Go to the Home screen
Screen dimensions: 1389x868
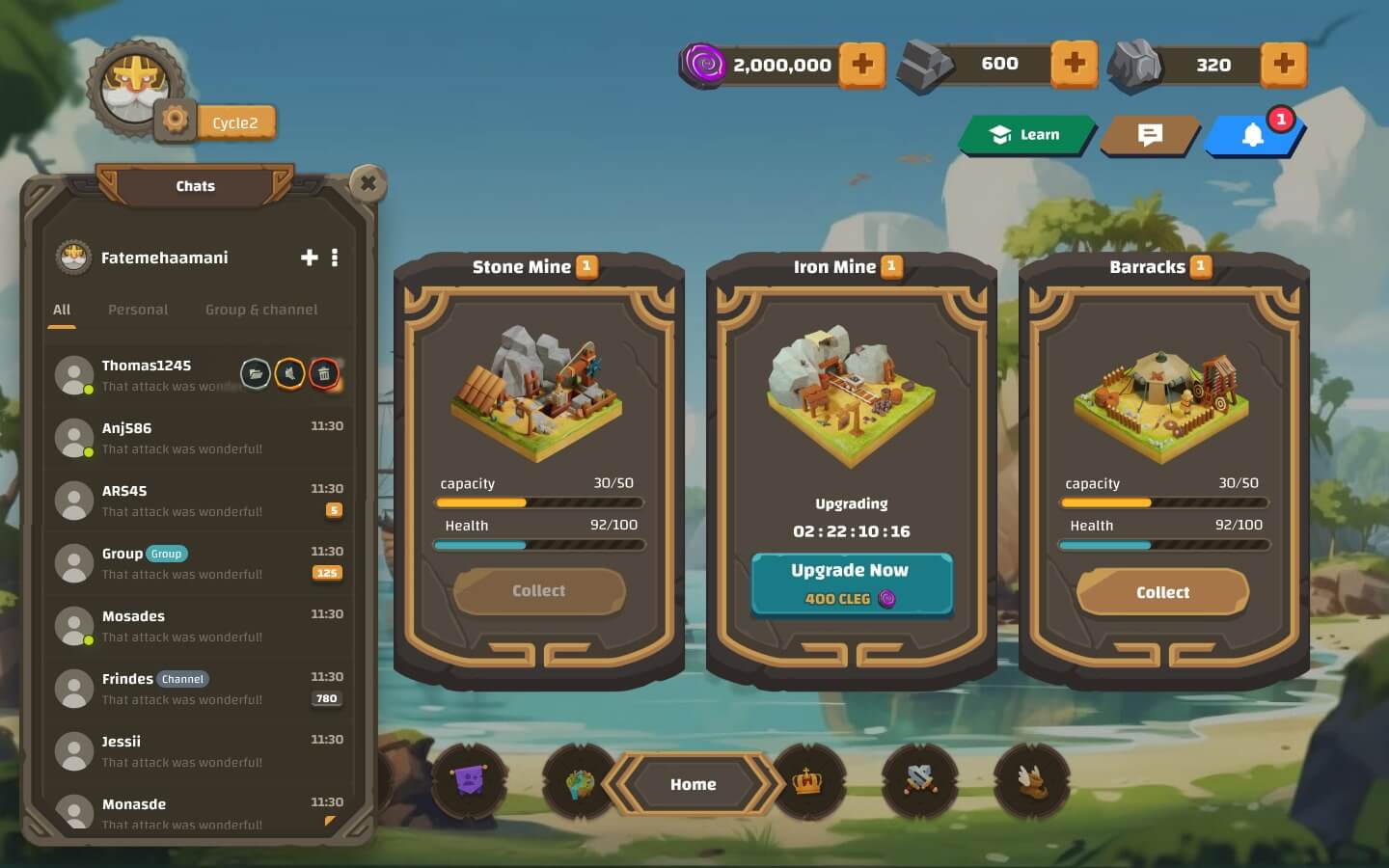tap(693, 784)
